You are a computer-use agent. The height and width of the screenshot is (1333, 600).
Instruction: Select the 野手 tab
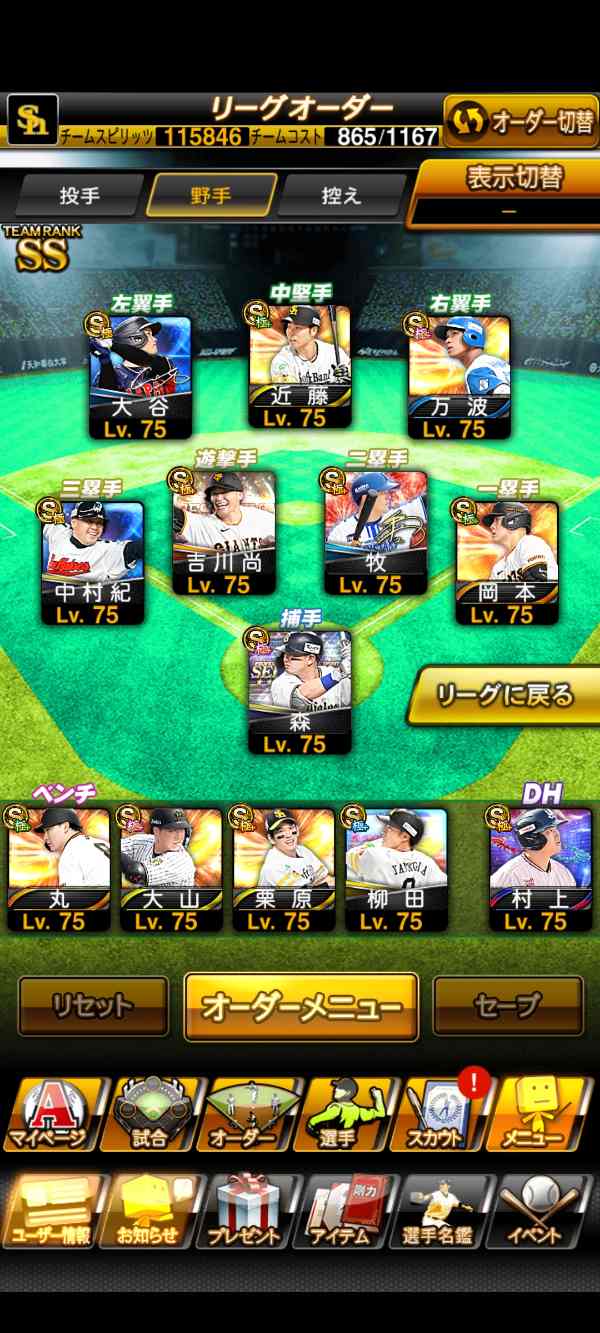[x=212, y=195]
